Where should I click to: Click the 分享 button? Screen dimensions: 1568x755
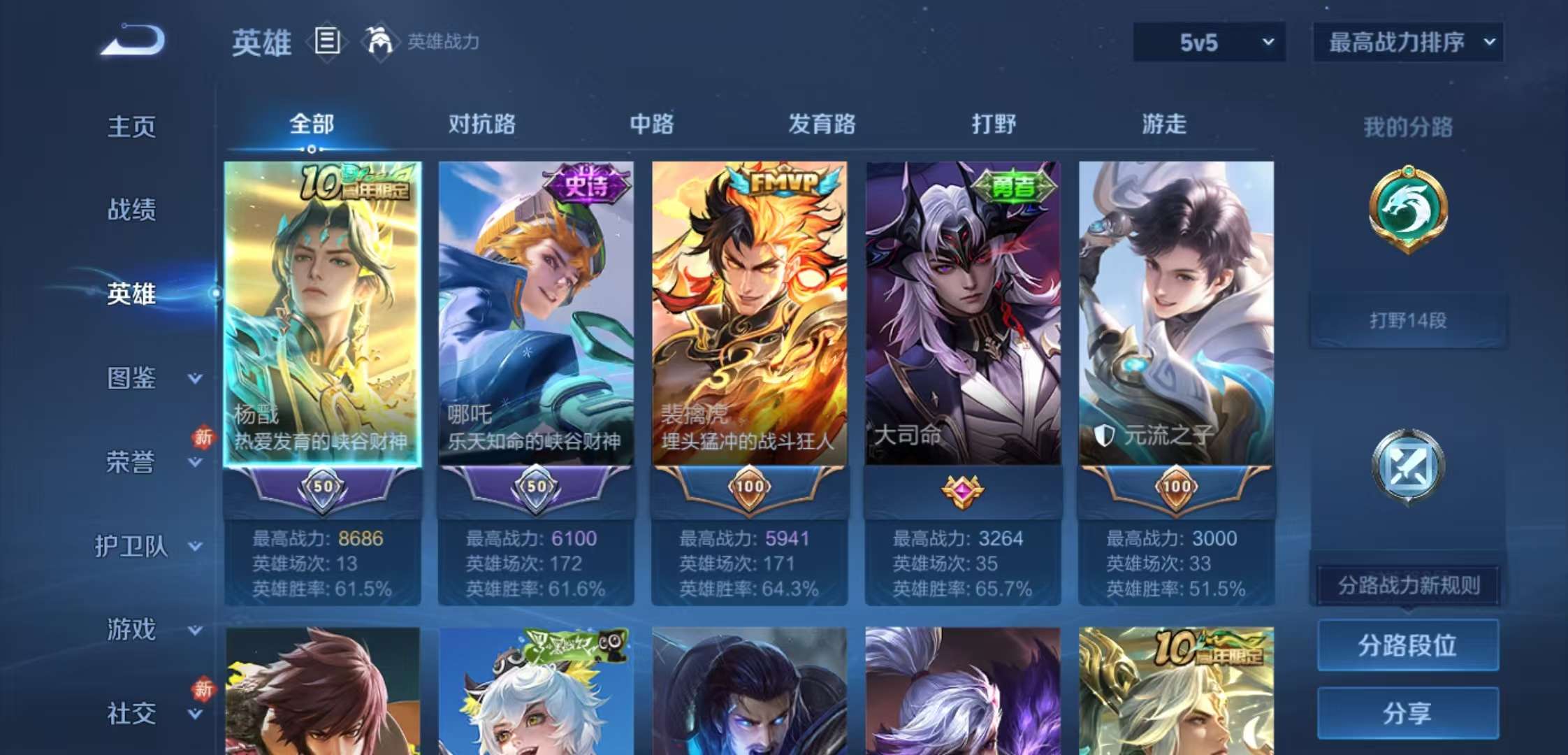click(x=1407, y=712)
